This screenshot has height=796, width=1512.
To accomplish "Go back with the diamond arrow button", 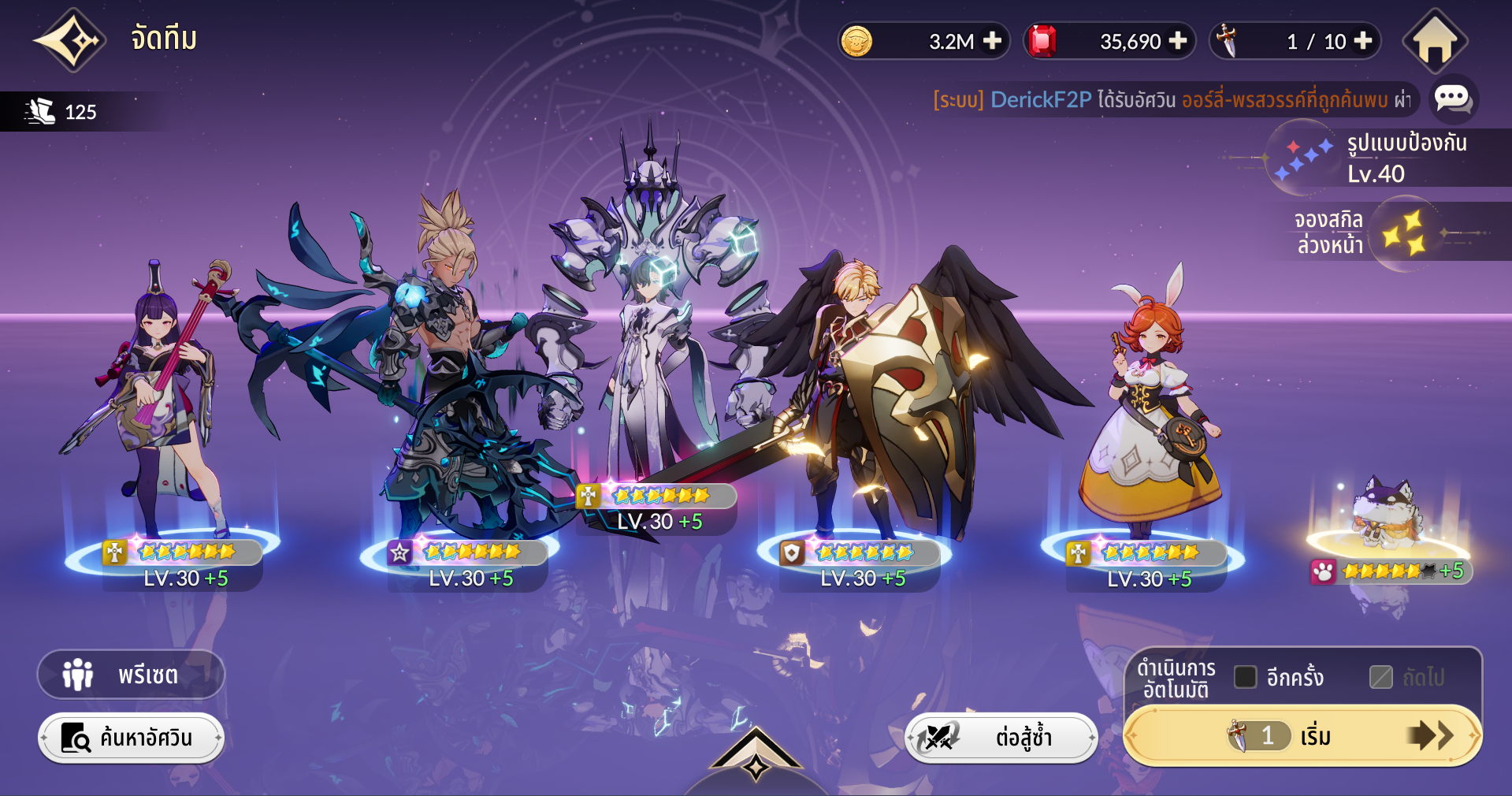I will (69, 40).
